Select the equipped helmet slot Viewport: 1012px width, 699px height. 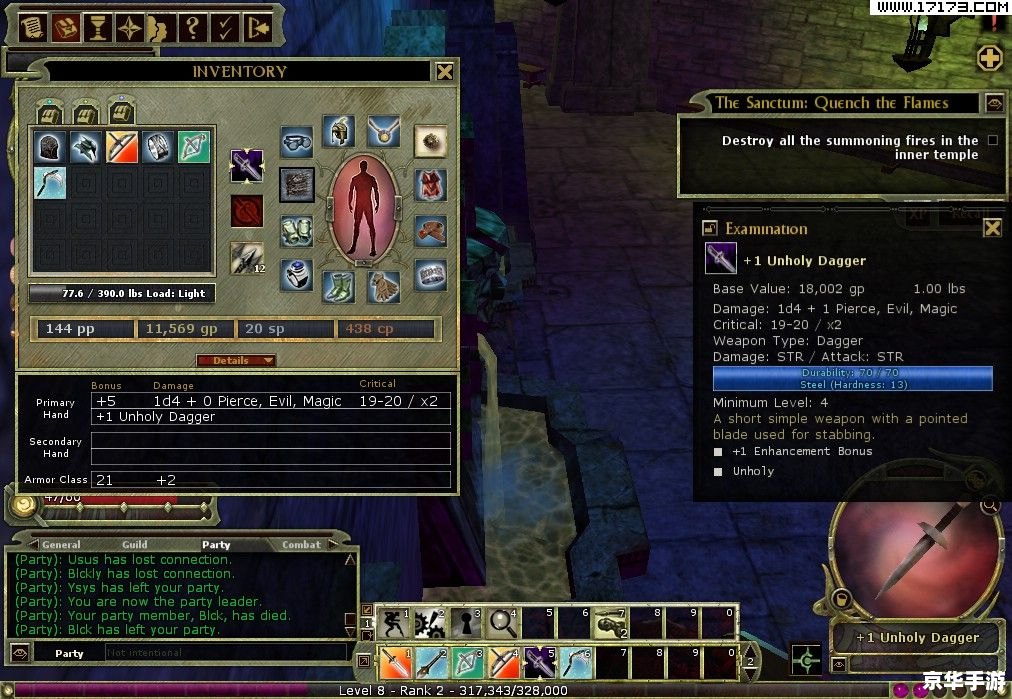[x=340, y=132]
